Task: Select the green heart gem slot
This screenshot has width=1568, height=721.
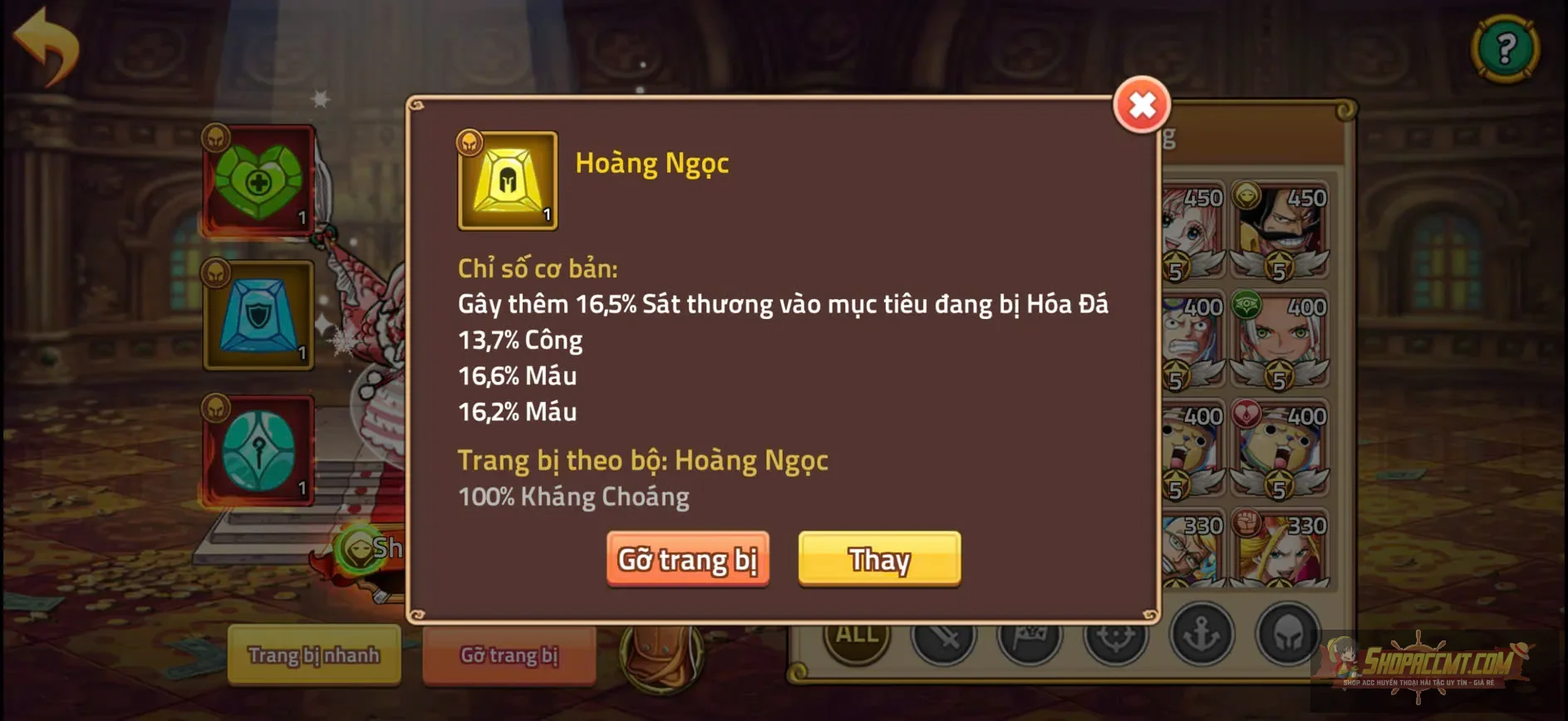Action: [259, 180]
